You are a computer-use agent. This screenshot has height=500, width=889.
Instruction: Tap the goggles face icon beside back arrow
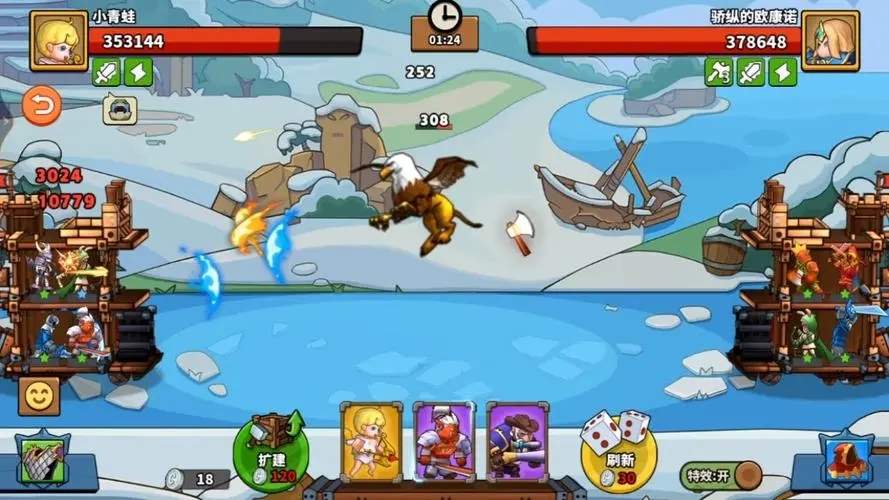pyautogui.click(x=120, y=108)
